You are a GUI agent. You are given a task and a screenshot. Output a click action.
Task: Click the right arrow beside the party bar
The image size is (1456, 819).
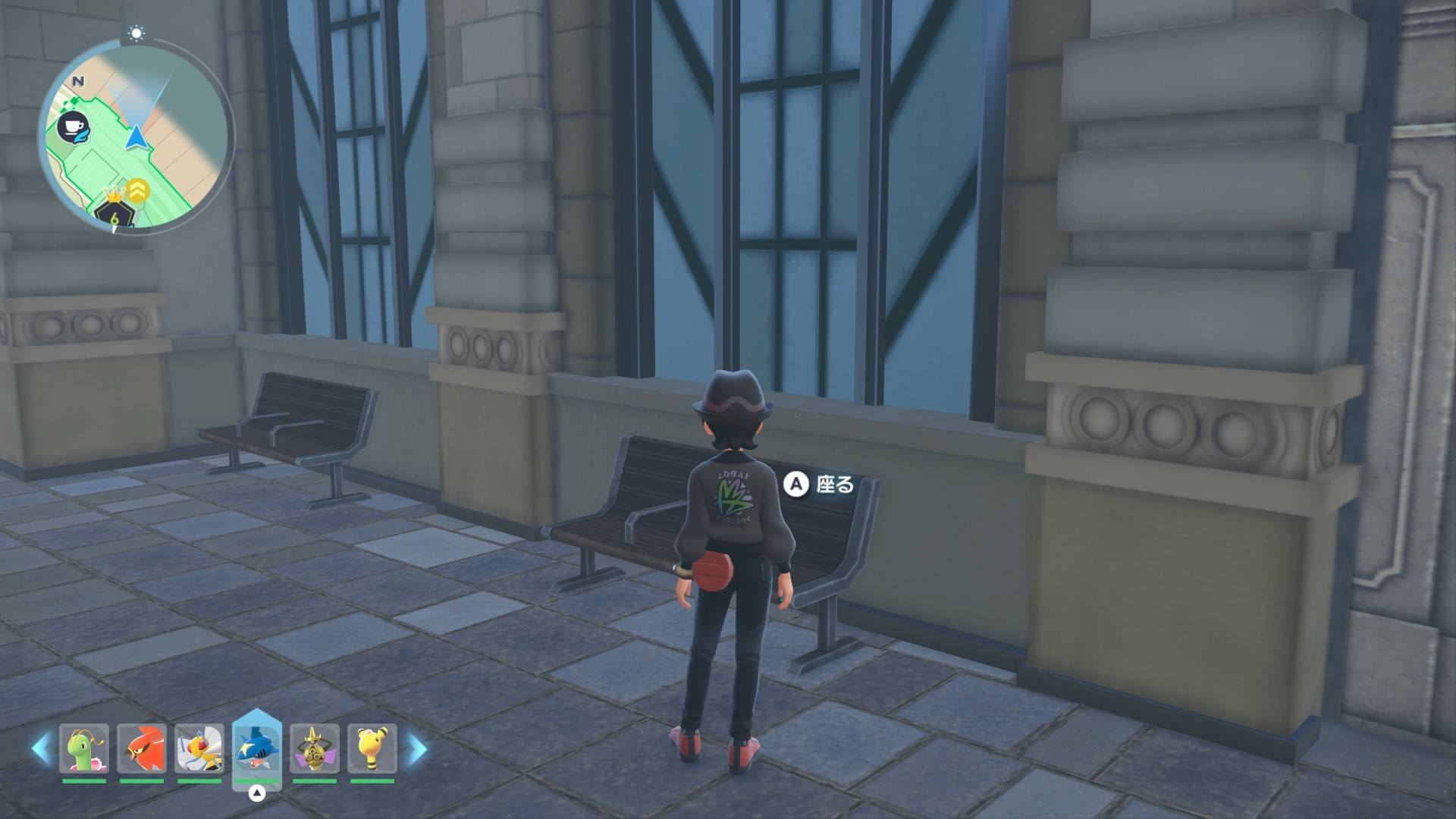coord(417,749)
